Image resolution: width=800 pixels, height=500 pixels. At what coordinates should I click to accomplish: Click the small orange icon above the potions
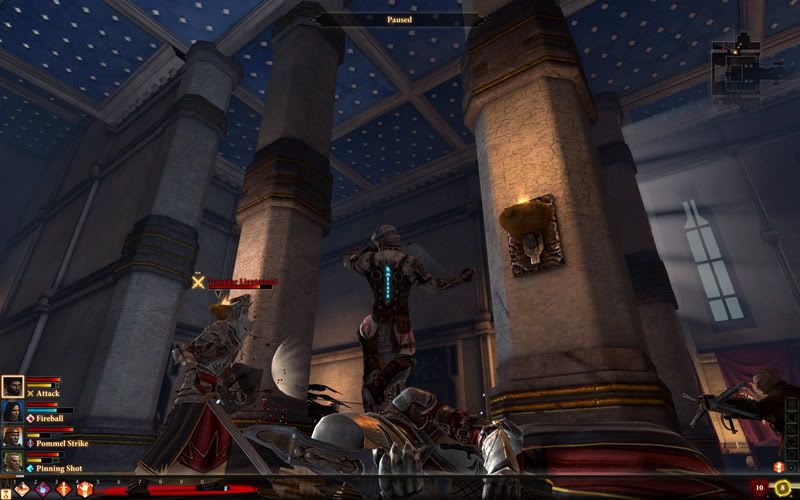click(778, 467)
